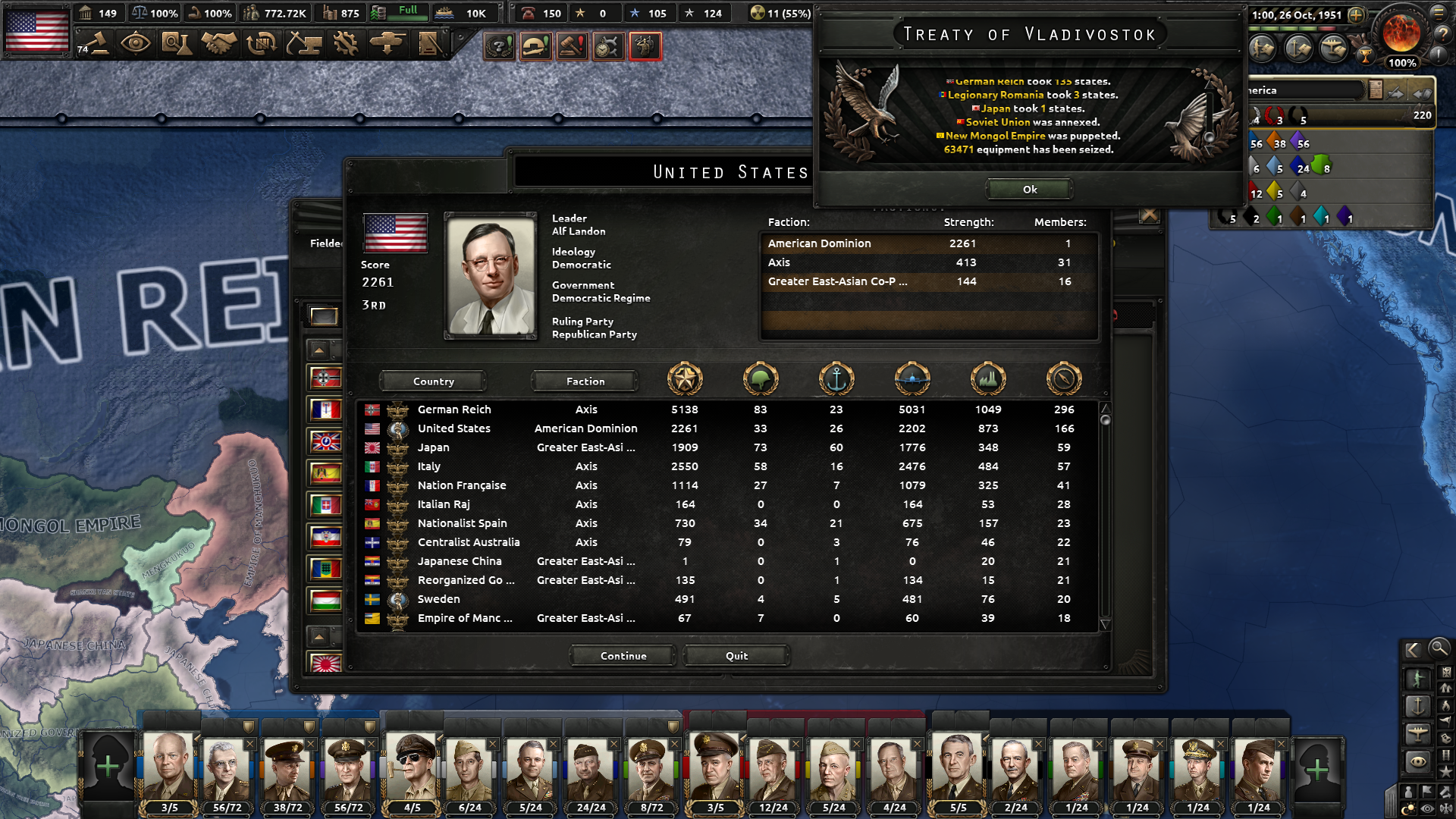Click the magnifying glass map search icon

coord(1440,650)
